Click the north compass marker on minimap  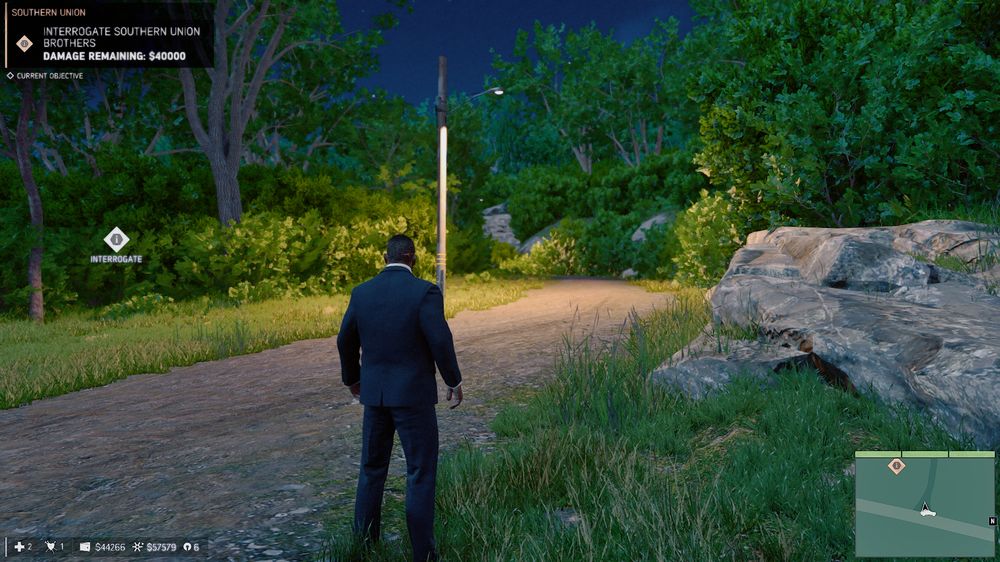click(991, 521)
